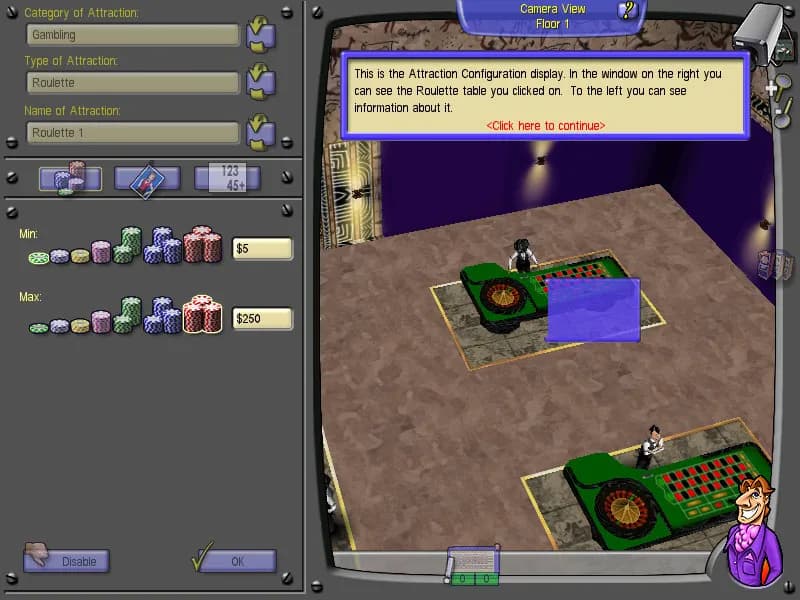This screenshot has height=600, width=800.
Task: Select the red chip stack for Max bet
Action: coord(202,315)
